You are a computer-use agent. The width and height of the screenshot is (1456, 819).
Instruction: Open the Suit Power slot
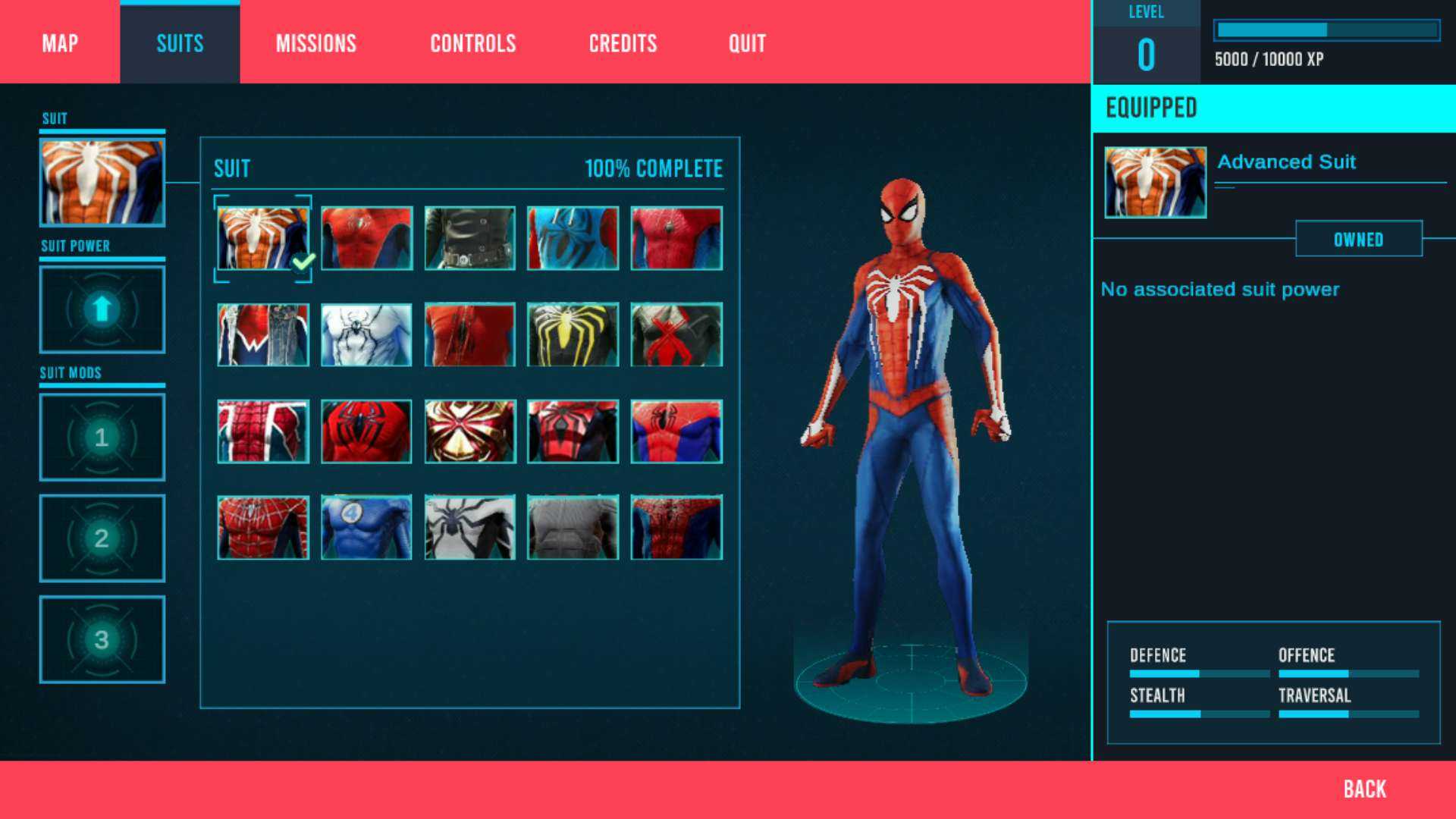tap(102, 309)
